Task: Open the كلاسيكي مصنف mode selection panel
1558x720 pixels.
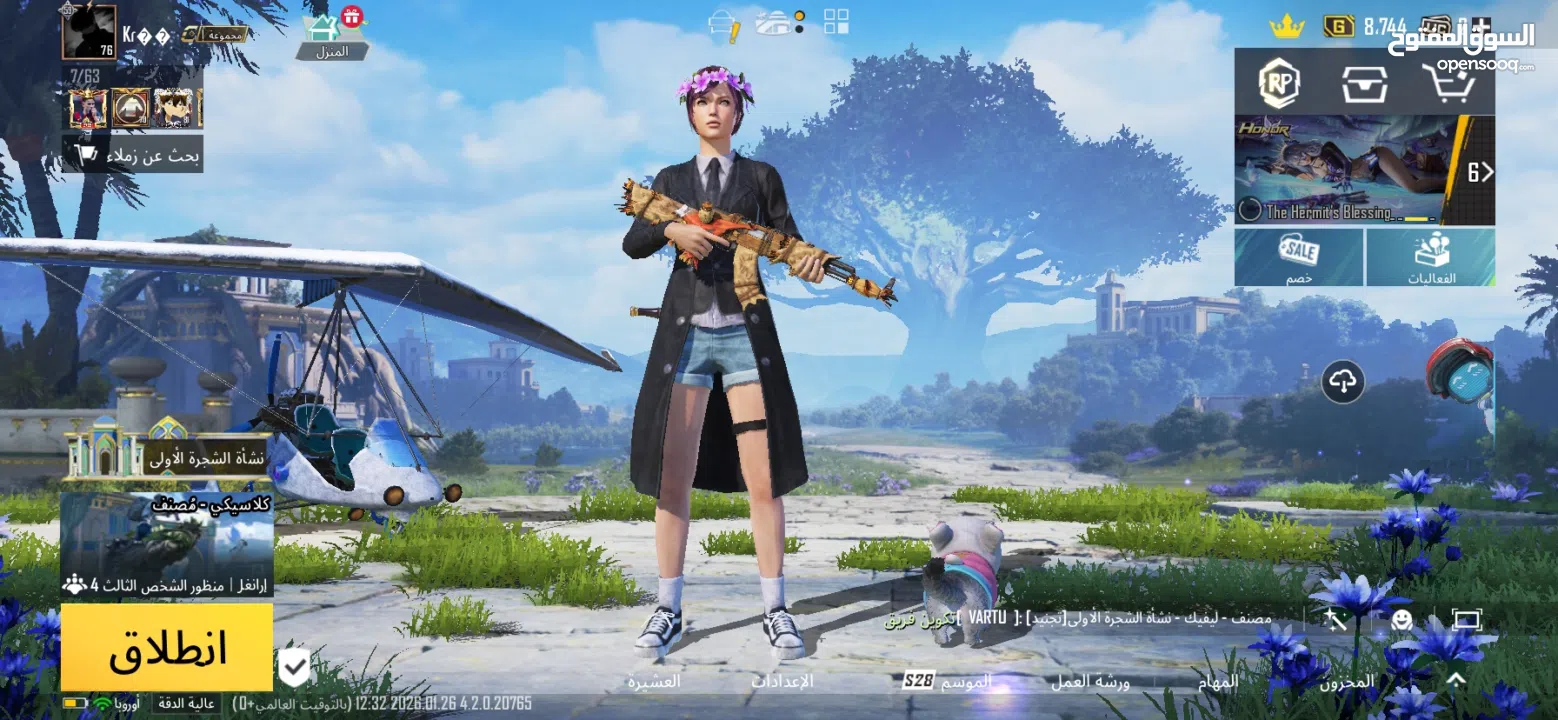Action: (x=166, y=543)
